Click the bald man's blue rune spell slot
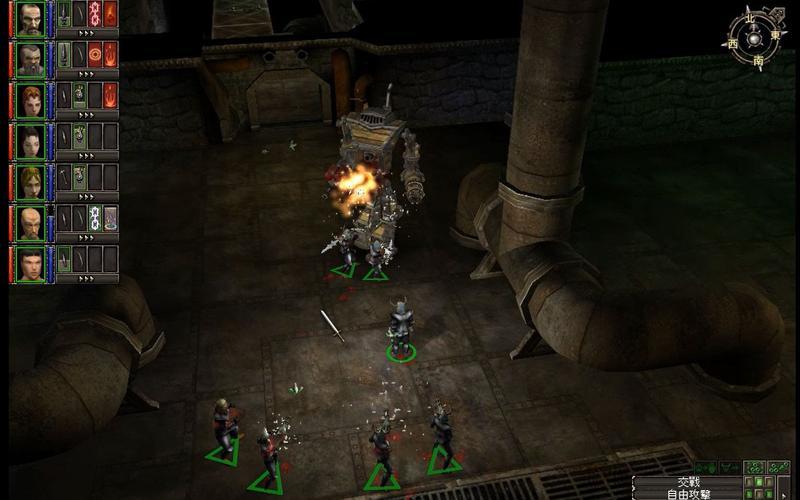The width and height of the screenshot is (800, 500). pyautogui.click(x=94, y=219)
